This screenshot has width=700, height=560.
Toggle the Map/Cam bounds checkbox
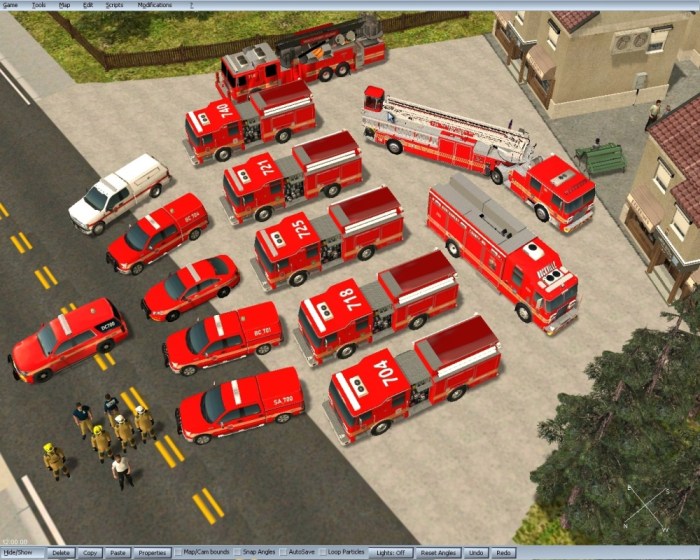178,553
